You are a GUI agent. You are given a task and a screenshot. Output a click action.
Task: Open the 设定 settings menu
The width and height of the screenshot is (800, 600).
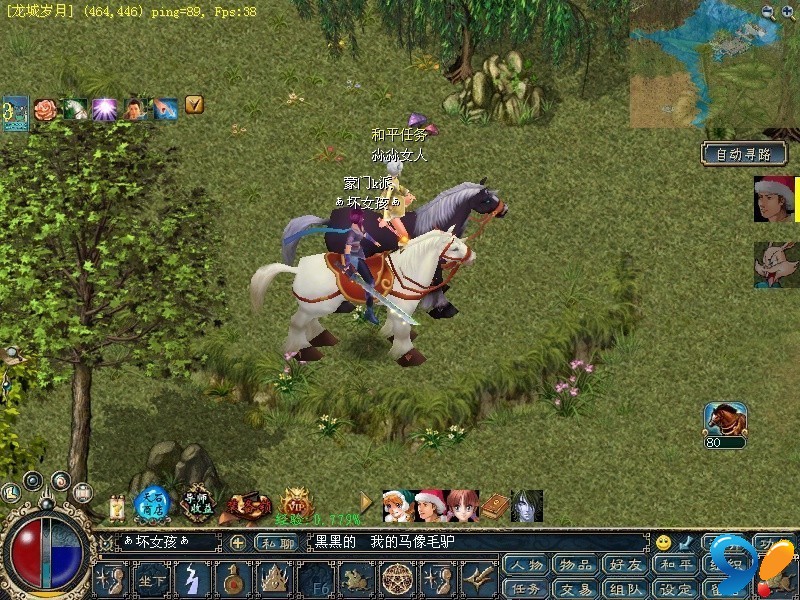[x=675, y=589]
